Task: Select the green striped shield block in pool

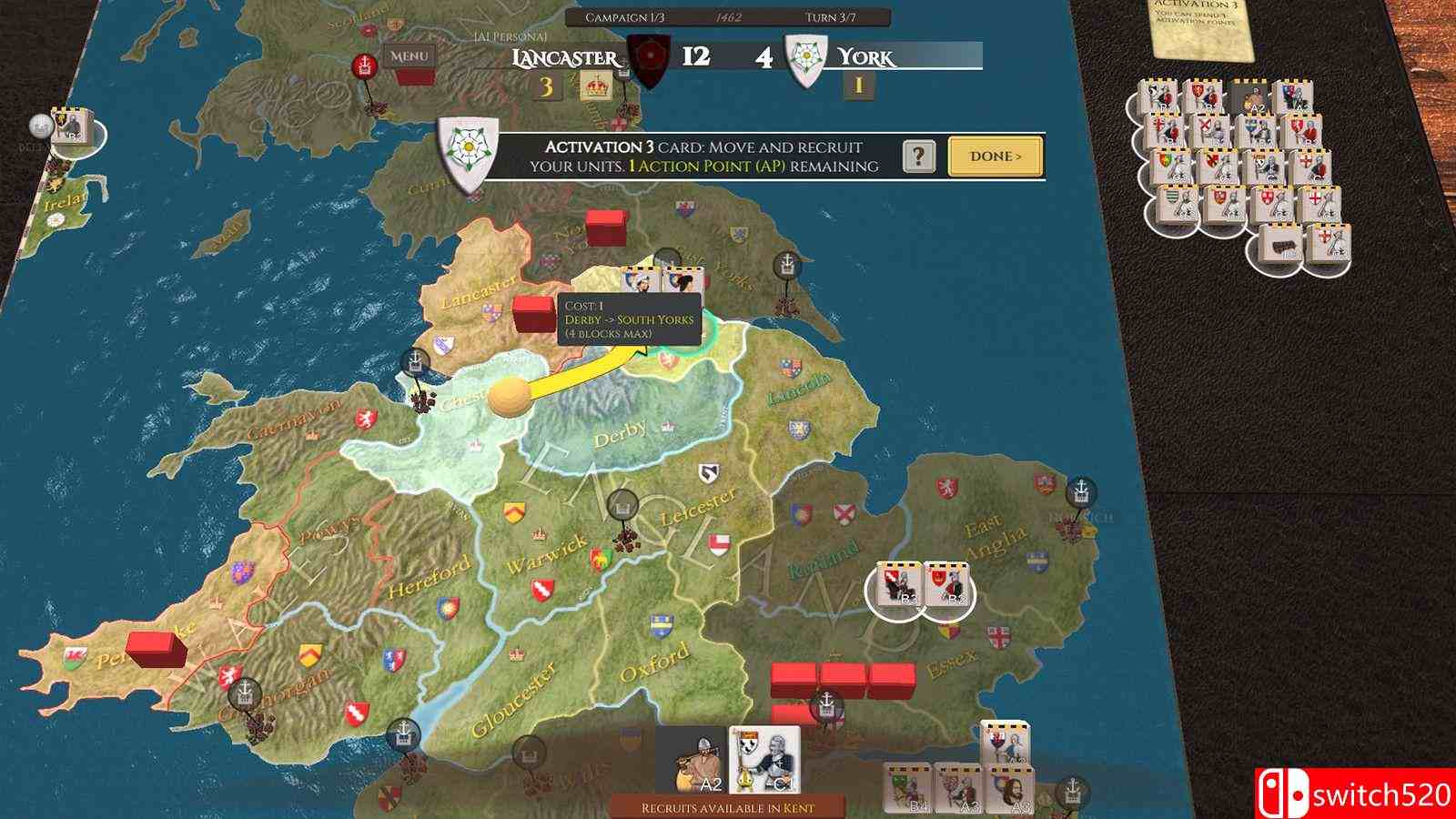Action: [1178, 202]
